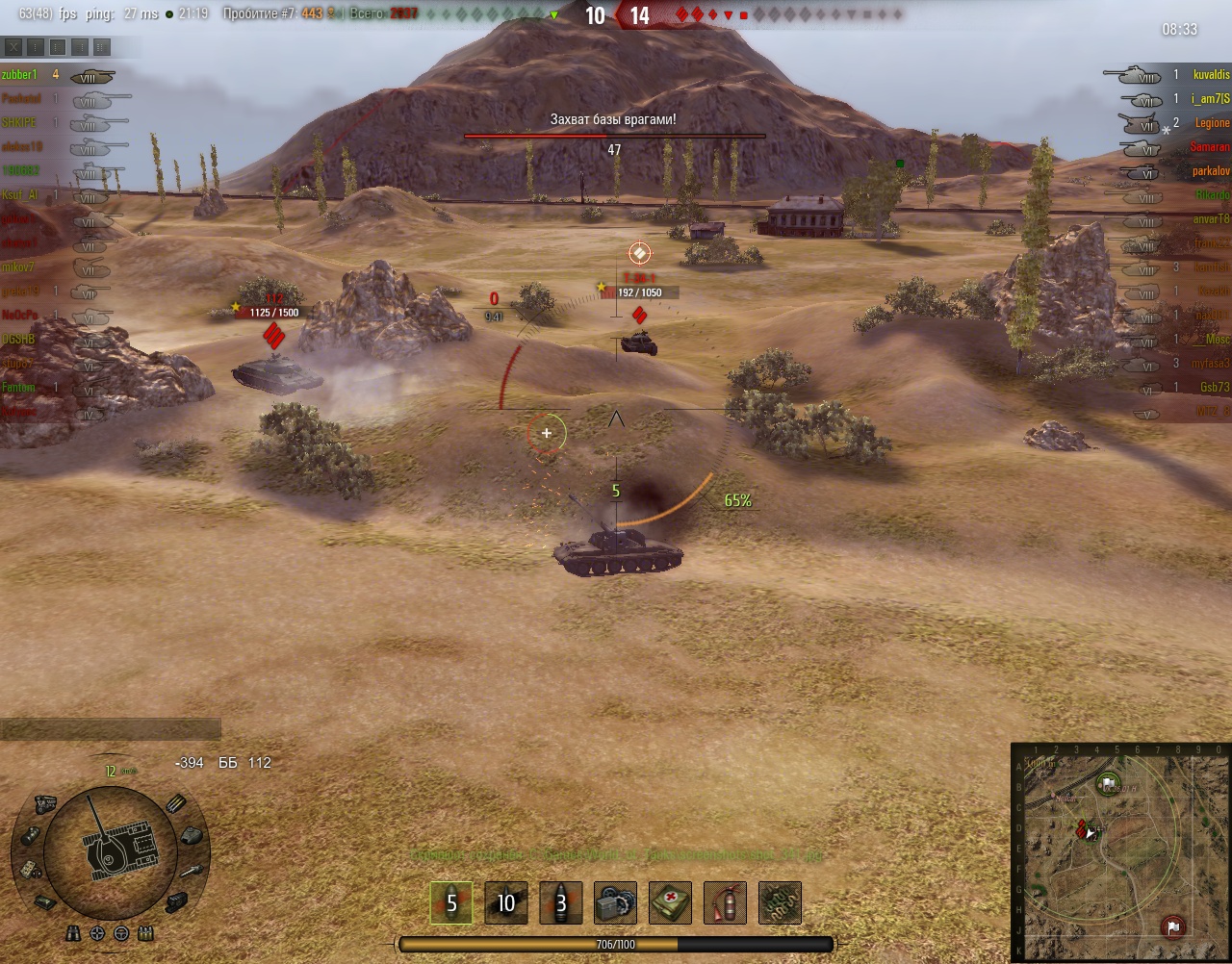Select the shell slot with 5 rounds
The width and height of the screenshot is (1232, 964).
point(451,902)
